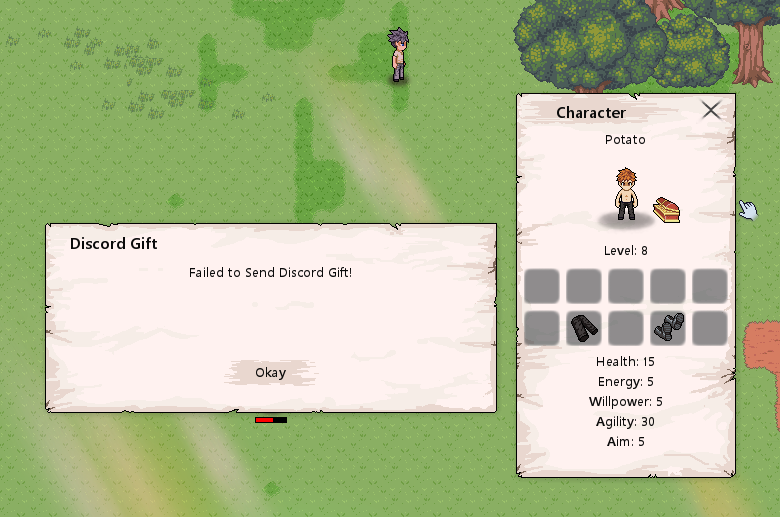Viewport: 780px width, 517px height.
Task: Select the black boots equipment slot
Action: (668, 328)
